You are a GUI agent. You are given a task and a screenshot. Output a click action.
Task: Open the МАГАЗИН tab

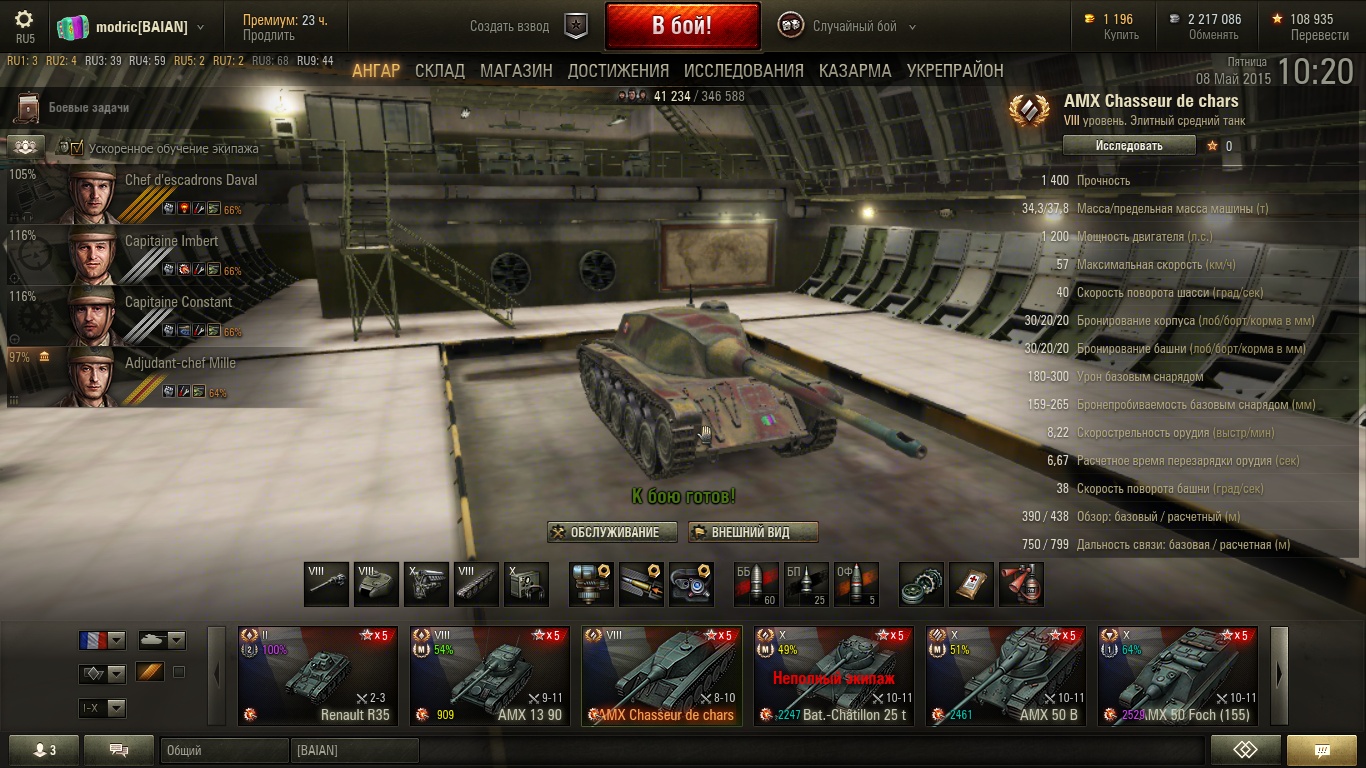(x=516, y=71)
